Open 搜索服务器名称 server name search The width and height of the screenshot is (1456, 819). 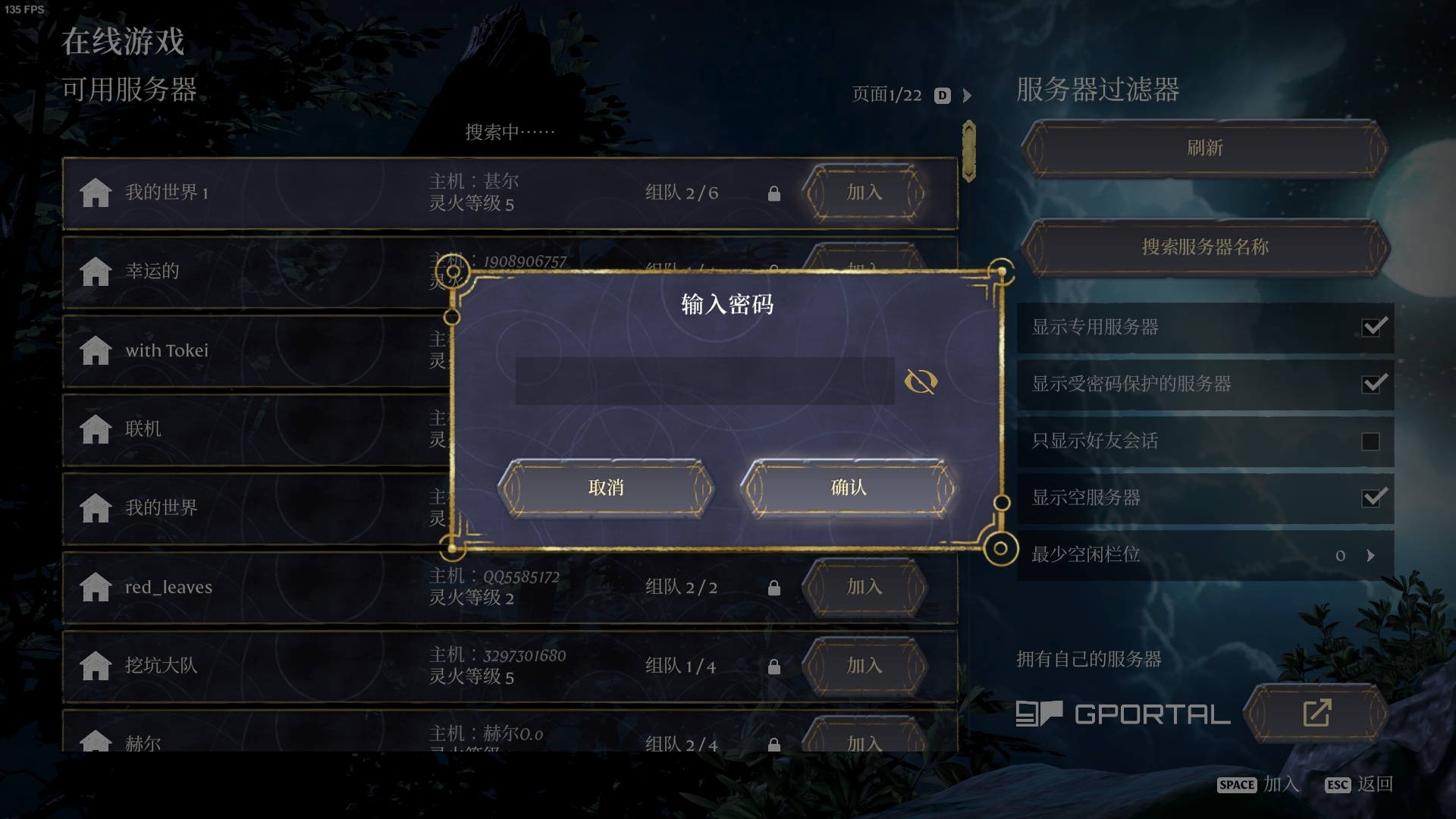click(1204, 247)
